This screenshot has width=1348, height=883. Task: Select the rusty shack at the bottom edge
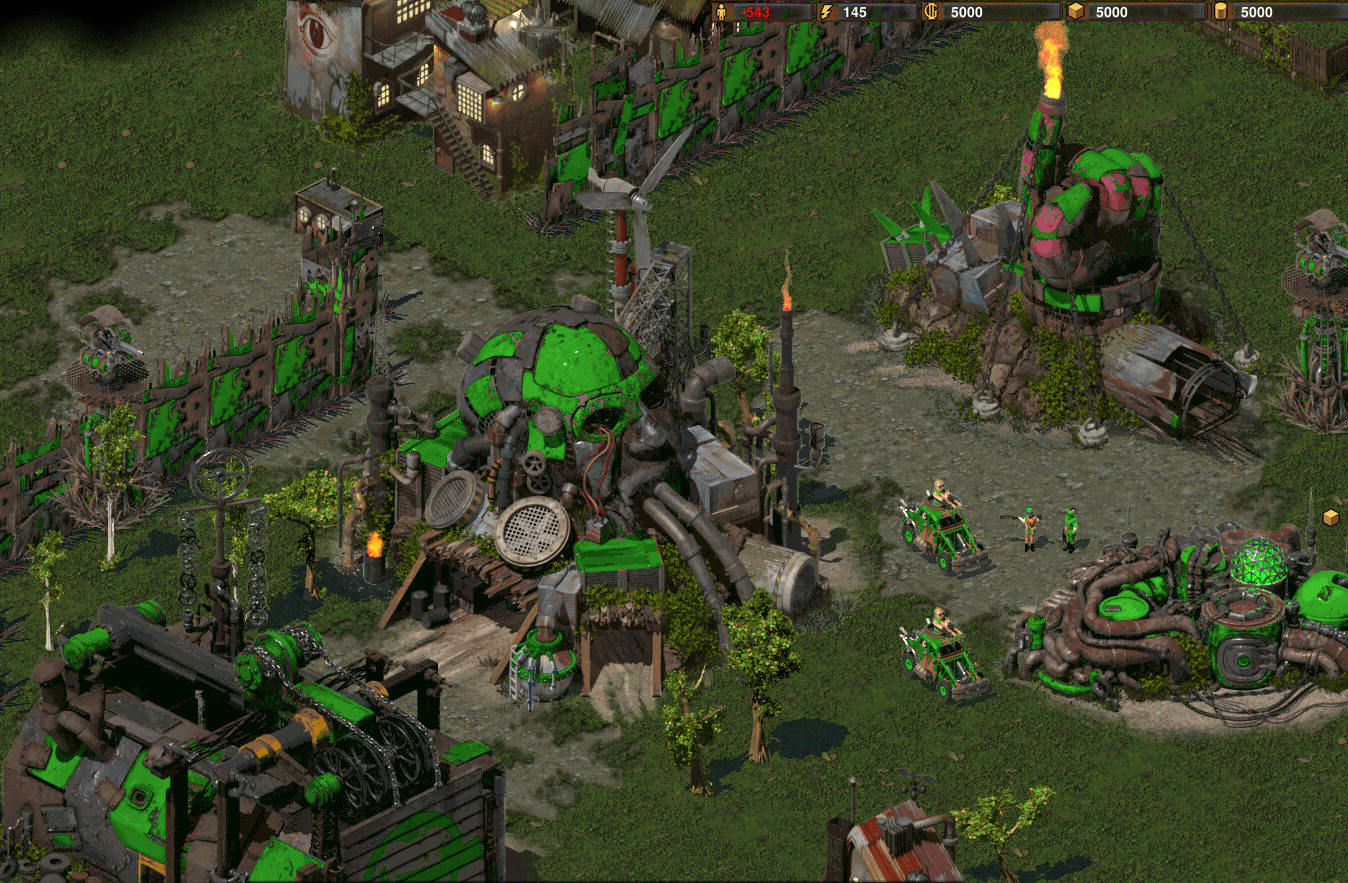click(900, 850)
